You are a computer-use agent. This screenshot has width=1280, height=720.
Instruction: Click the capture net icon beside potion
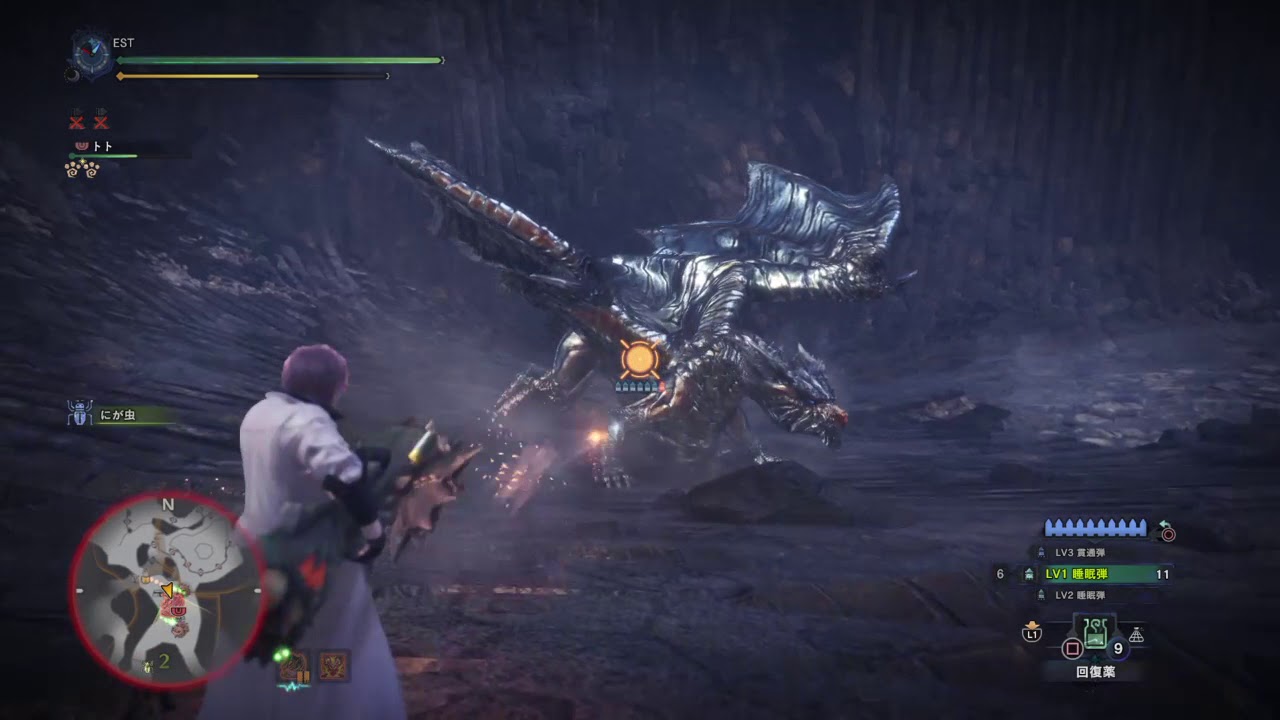tap(1136, 634)
